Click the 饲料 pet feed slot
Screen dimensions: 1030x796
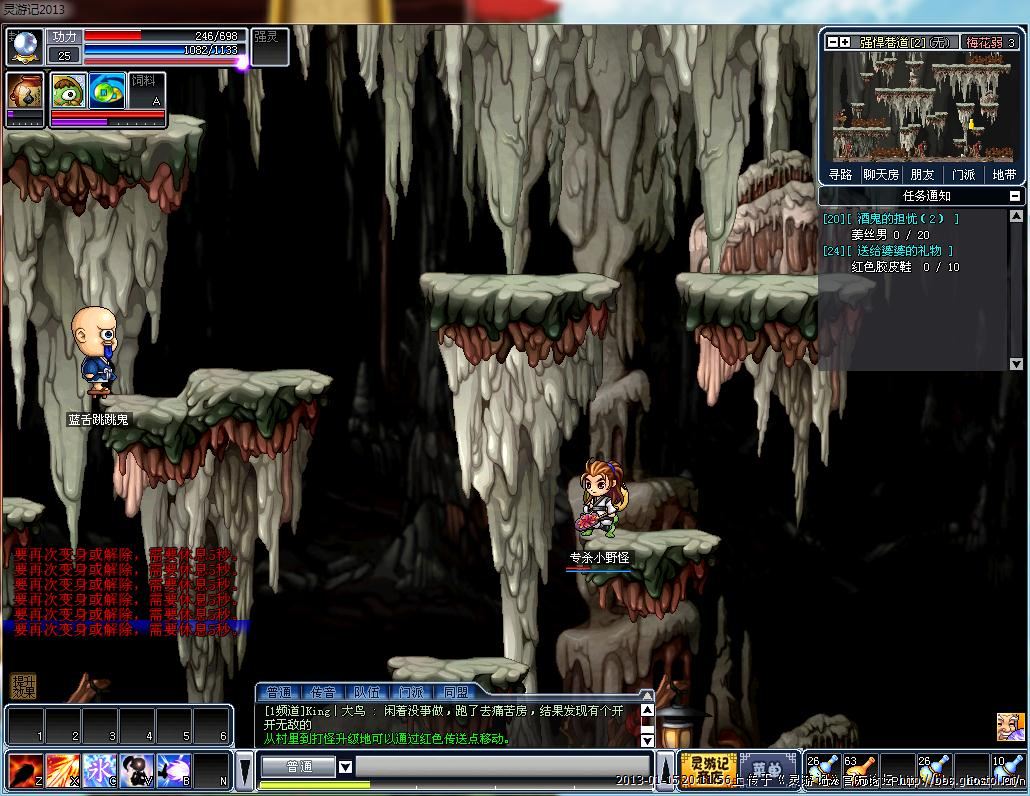(x=145, y=90)
